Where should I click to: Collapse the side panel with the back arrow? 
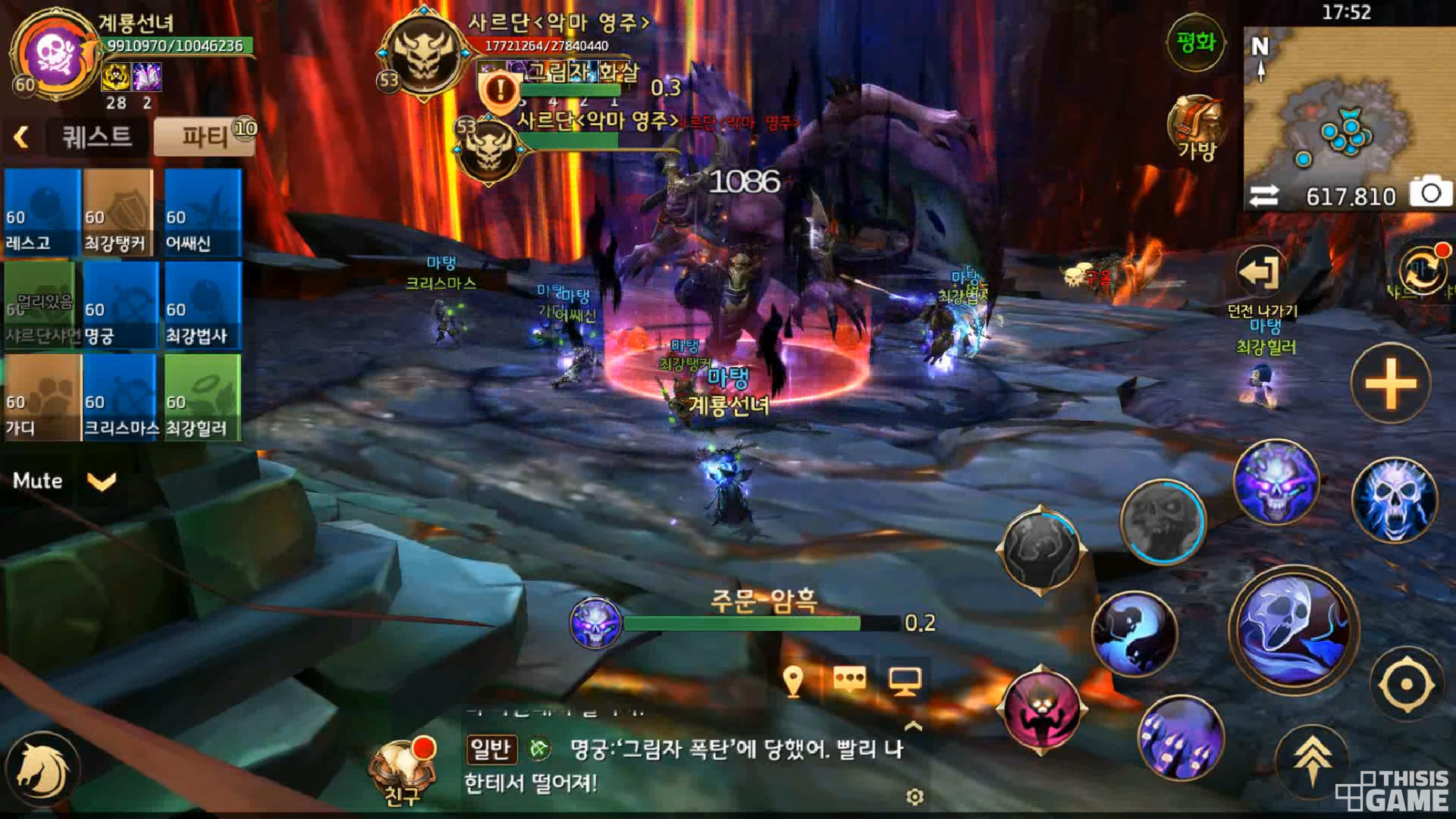(x=21, y=137)
